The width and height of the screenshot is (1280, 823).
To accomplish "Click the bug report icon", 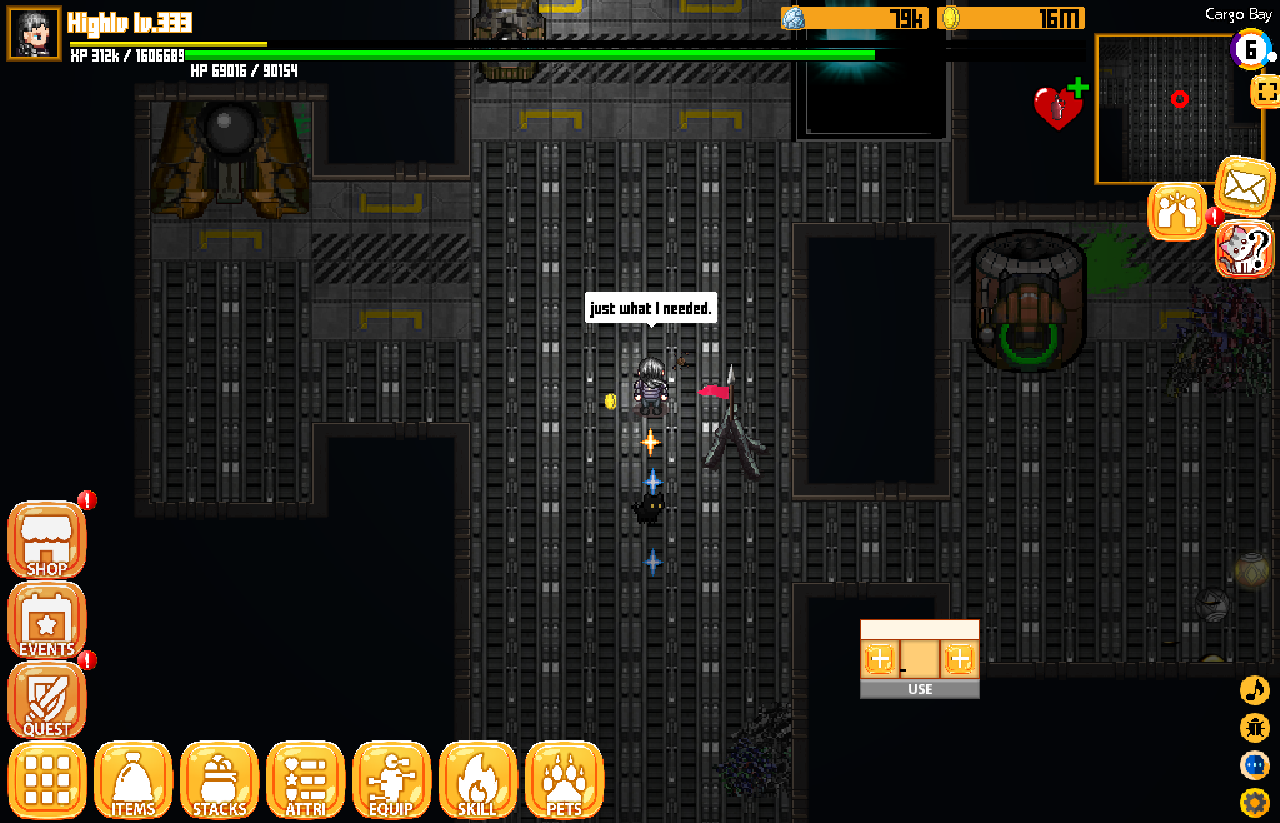I will [1255, 728].
